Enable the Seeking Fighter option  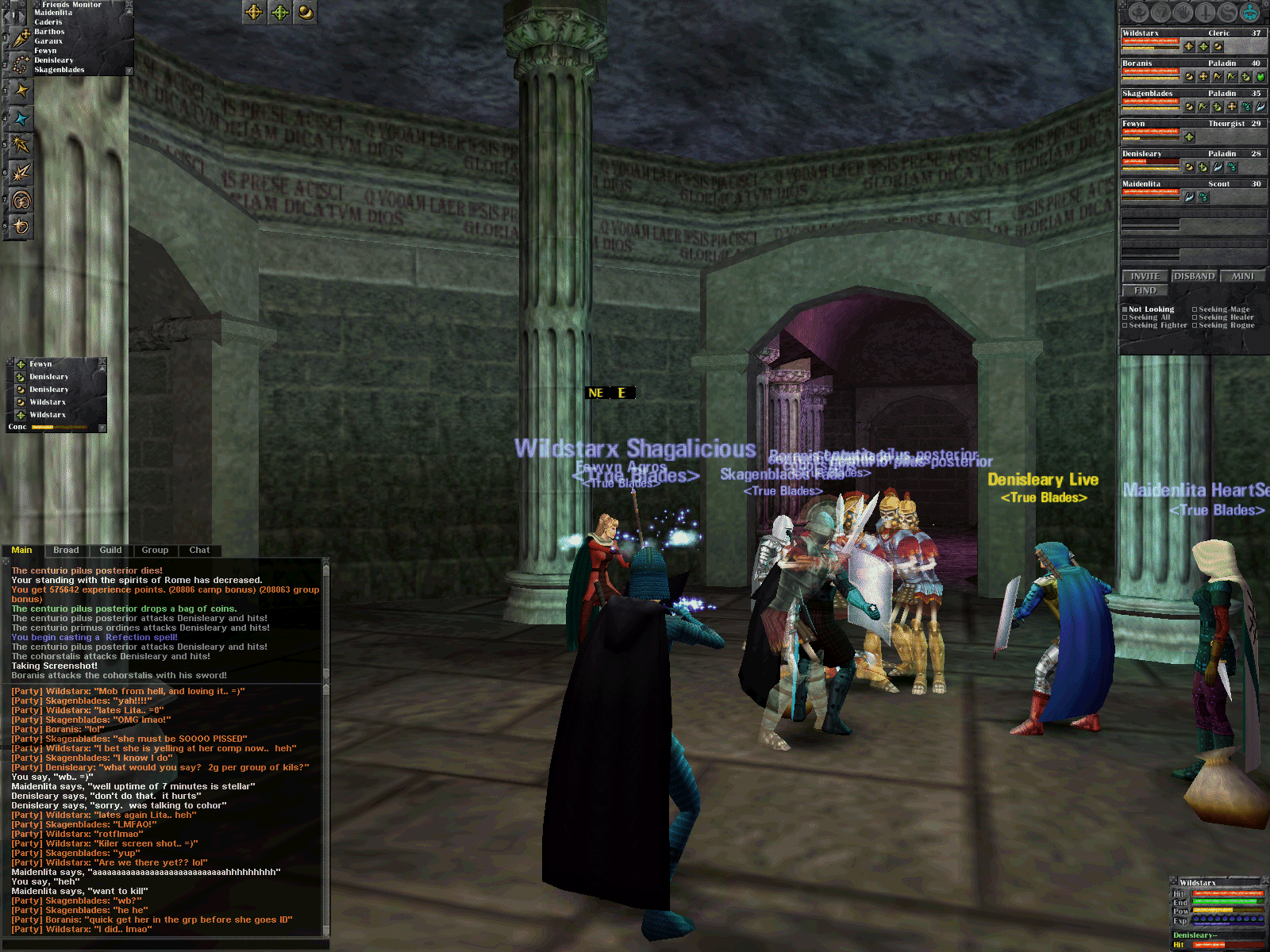tap(1125, 325)
